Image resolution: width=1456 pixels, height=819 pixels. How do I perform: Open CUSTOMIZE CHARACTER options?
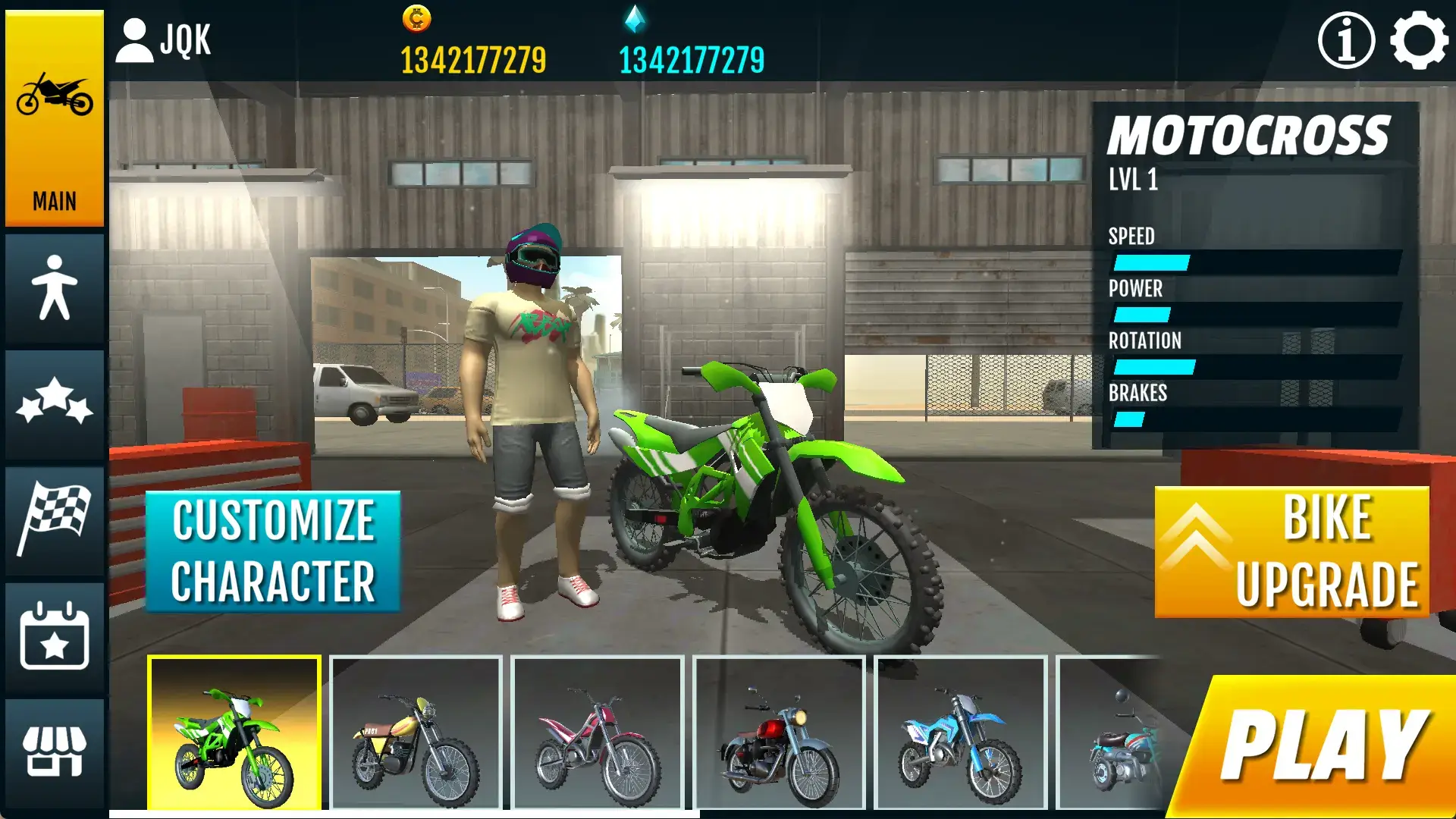point(273,550)
